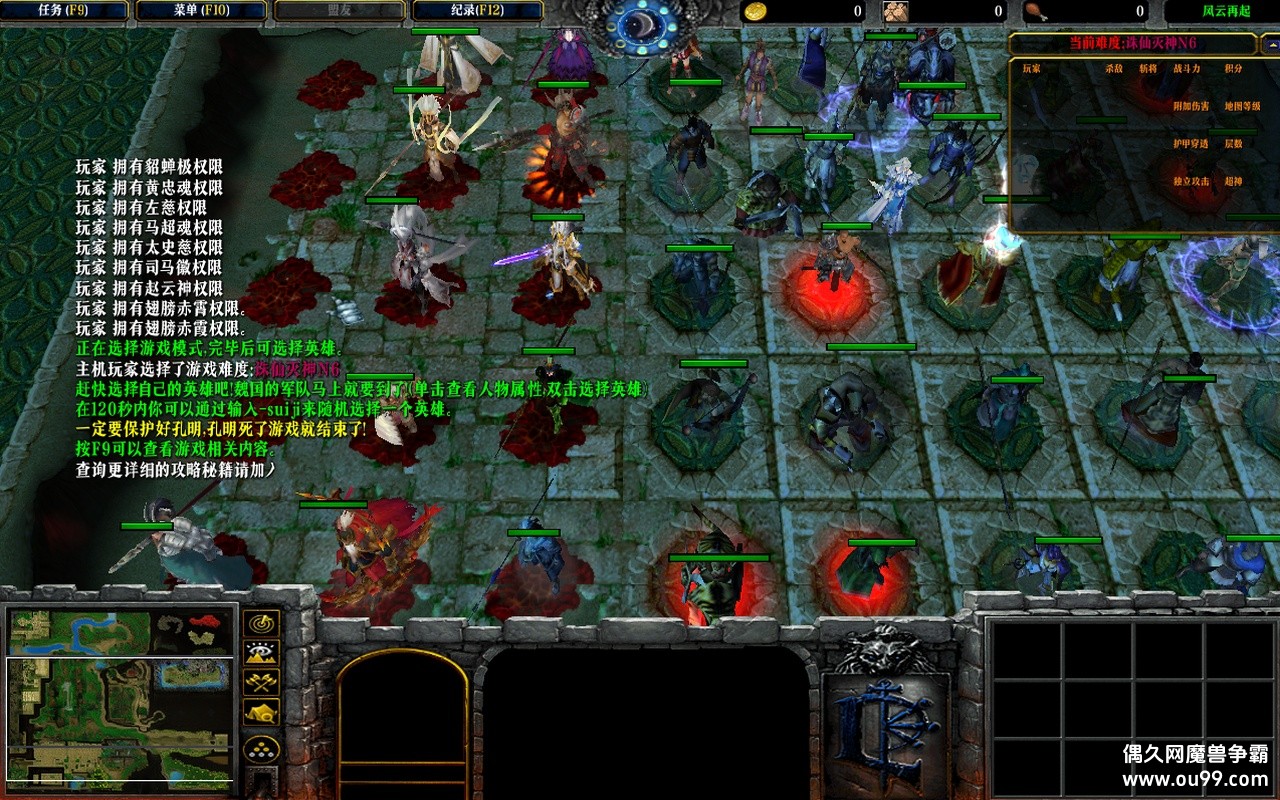This screenshot has width=1280, height=800.
Task: Activate the minimap signal ping button
Action: 262,623
